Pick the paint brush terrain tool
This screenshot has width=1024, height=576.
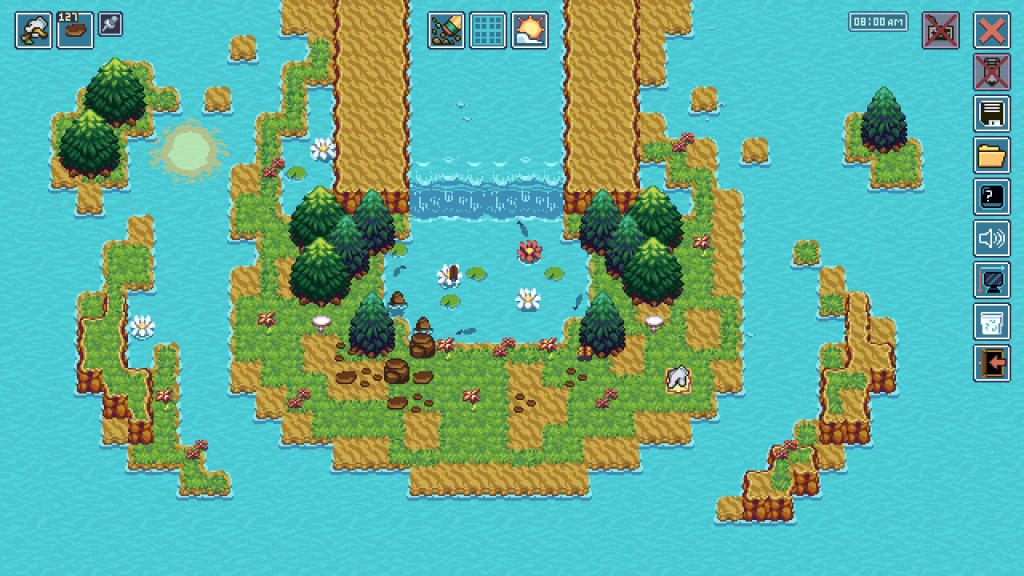click(x=447, y=30)
